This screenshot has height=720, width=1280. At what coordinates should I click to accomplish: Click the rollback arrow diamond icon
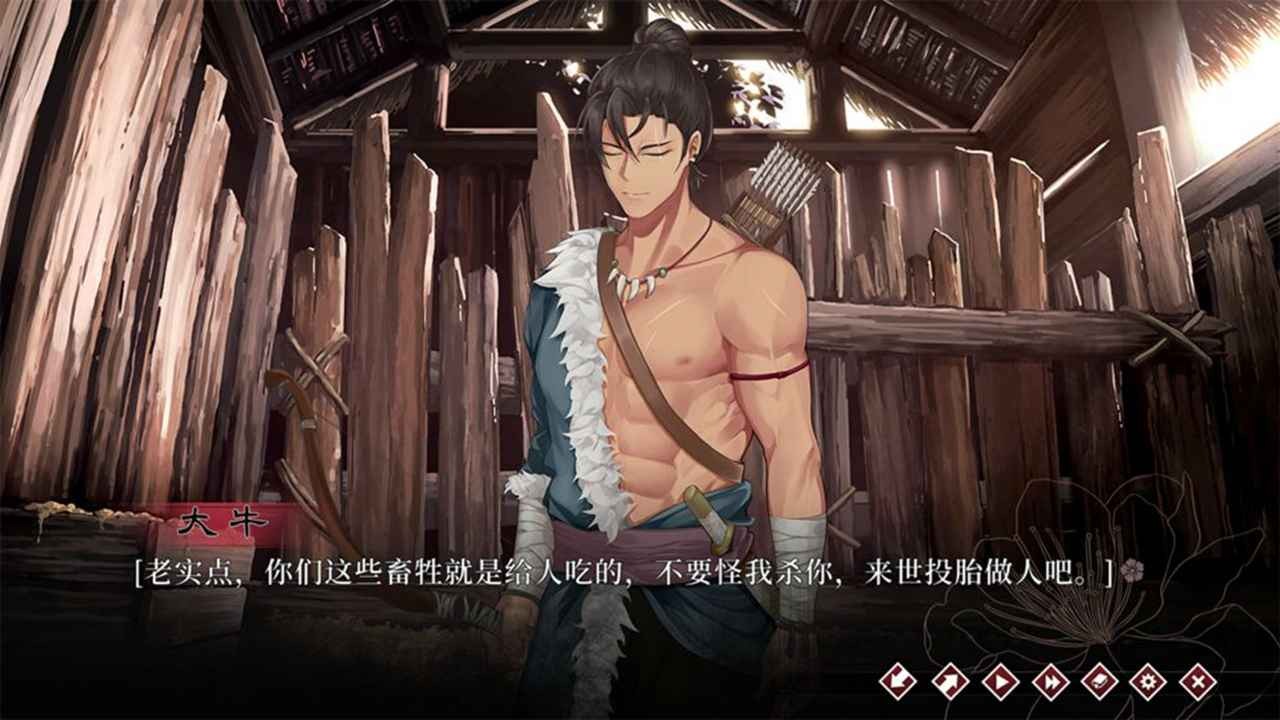898,680
